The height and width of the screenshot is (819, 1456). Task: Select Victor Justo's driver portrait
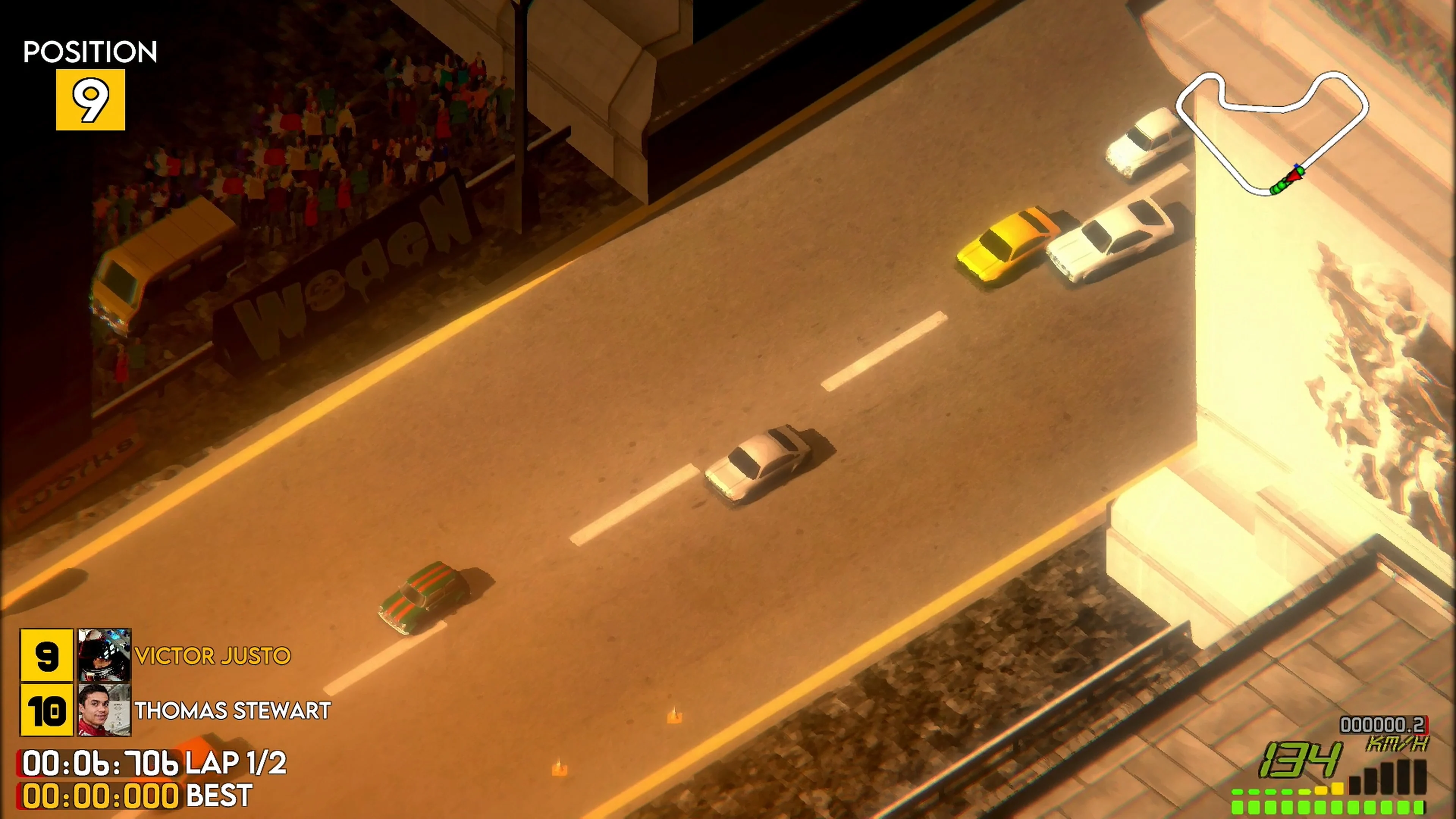tap(105, 656)
